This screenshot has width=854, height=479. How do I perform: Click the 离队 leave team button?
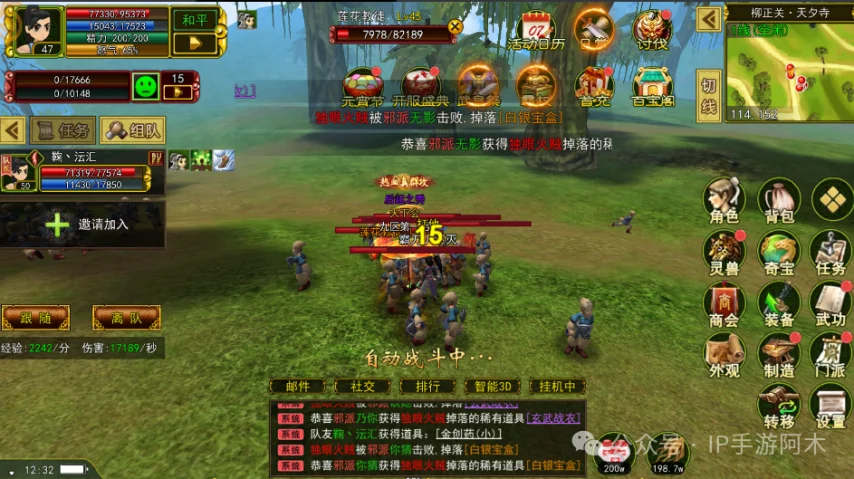(126, 318)
